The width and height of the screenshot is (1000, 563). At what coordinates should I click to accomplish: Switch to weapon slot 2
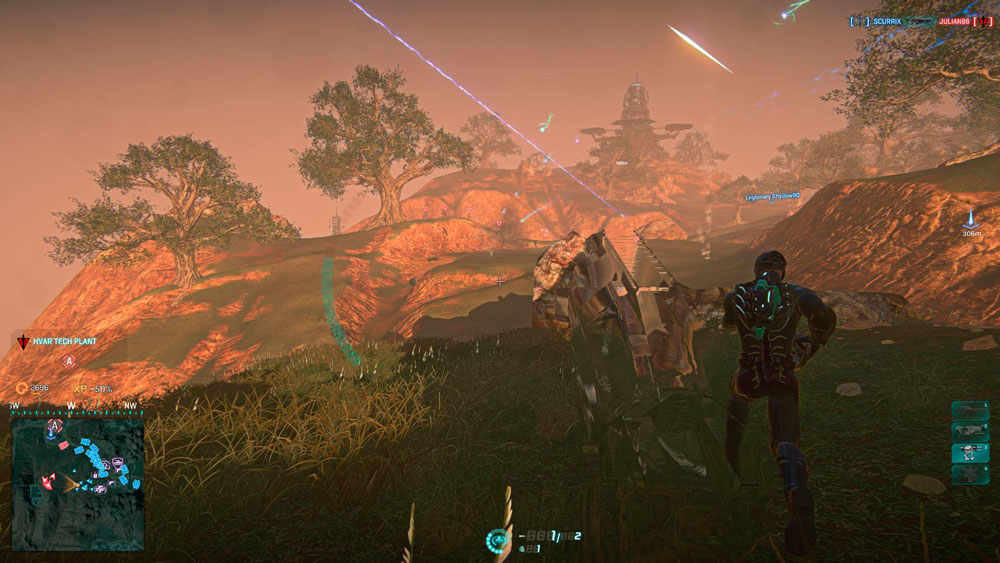coord(969,431)
